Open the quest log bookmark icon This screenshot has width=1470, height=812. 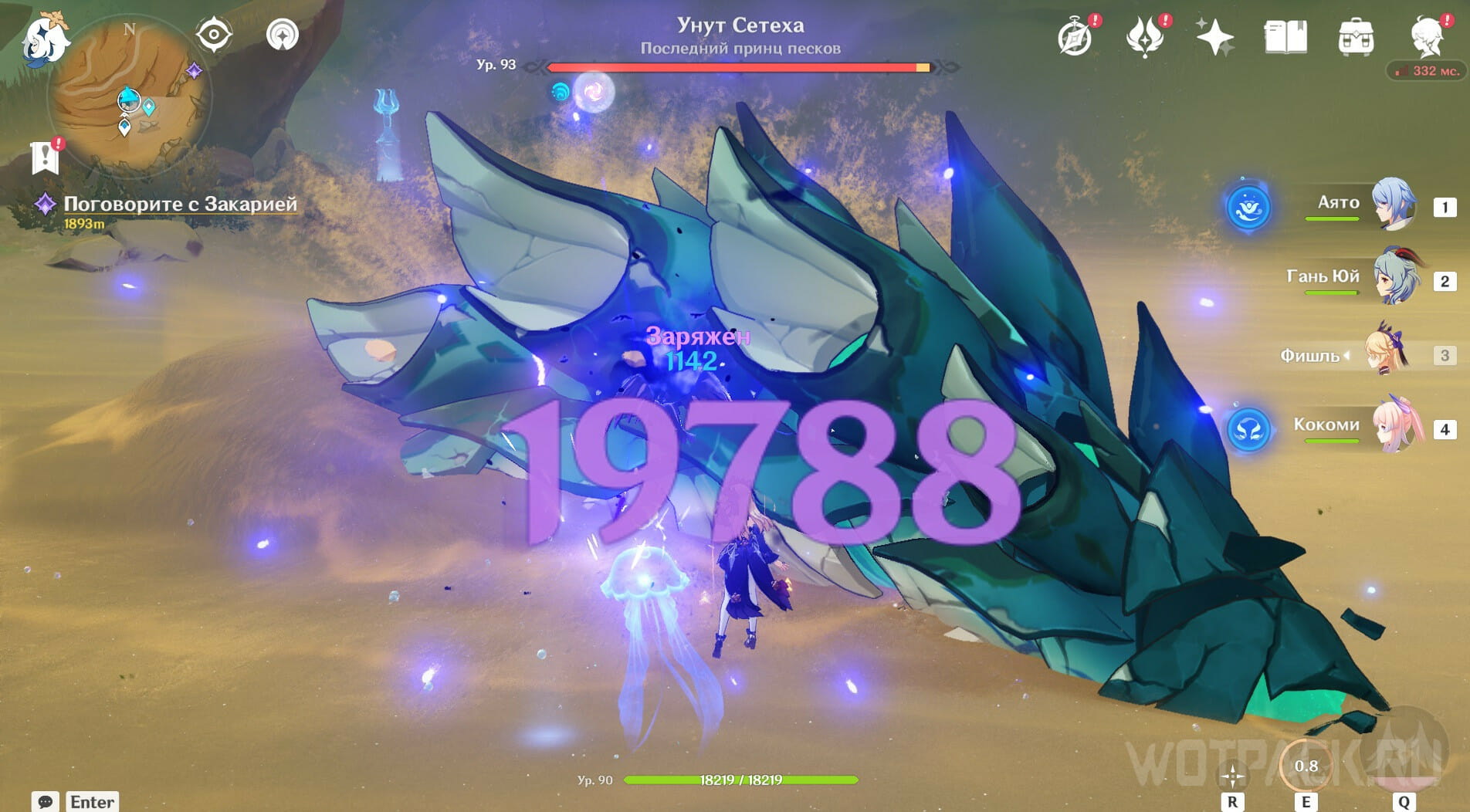tap(46, 157)
